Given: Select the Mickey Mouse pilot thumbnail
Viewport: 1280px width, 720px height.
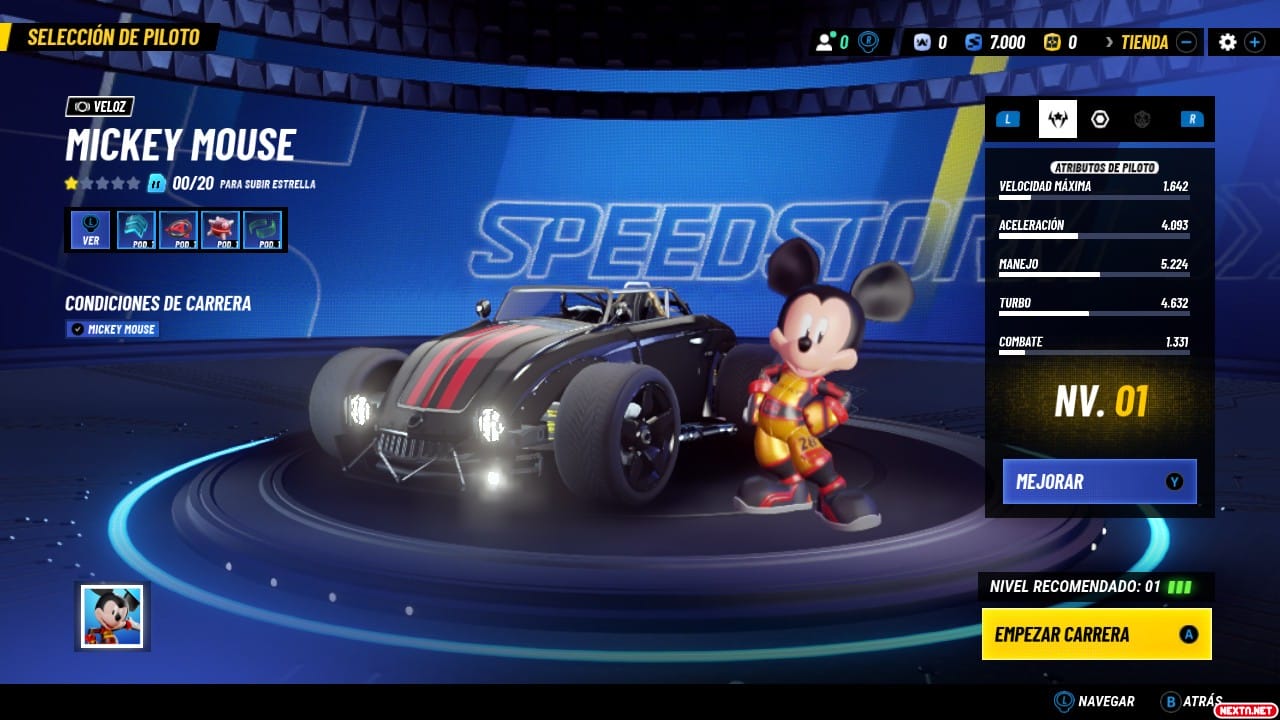Looking at the screenshot, I should coord(112,616).
